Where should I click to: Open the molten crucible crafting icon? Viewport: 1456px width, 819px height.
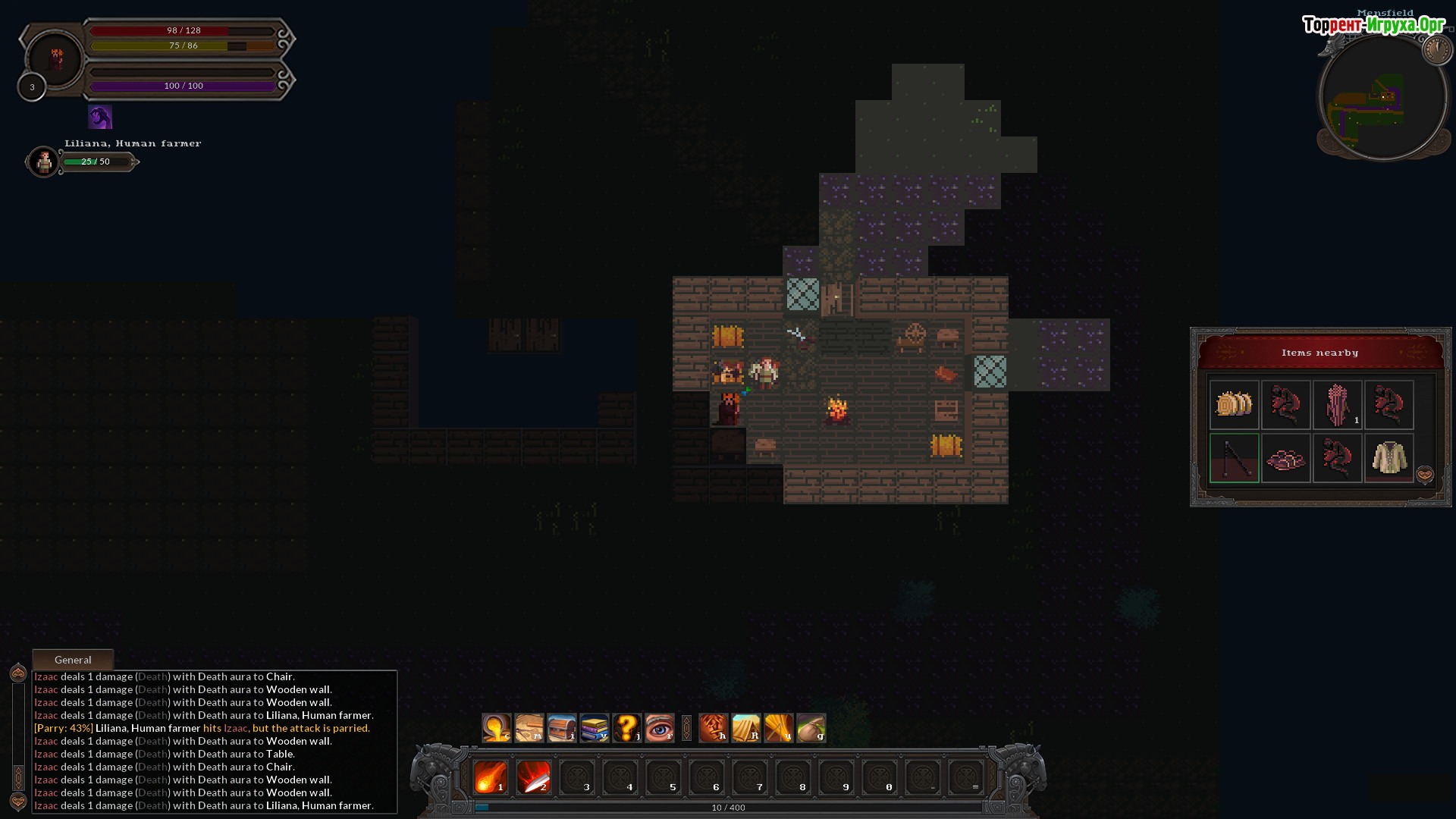click(497, 728)
